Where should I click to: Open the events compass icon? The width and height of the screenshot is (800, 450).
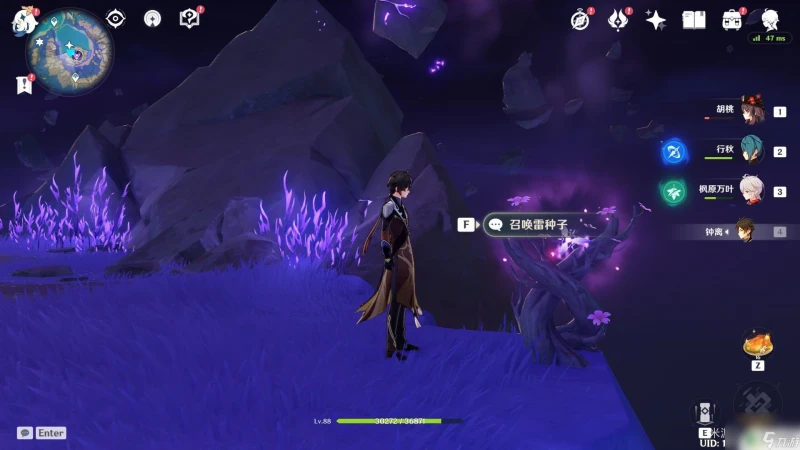click(581, 19)
